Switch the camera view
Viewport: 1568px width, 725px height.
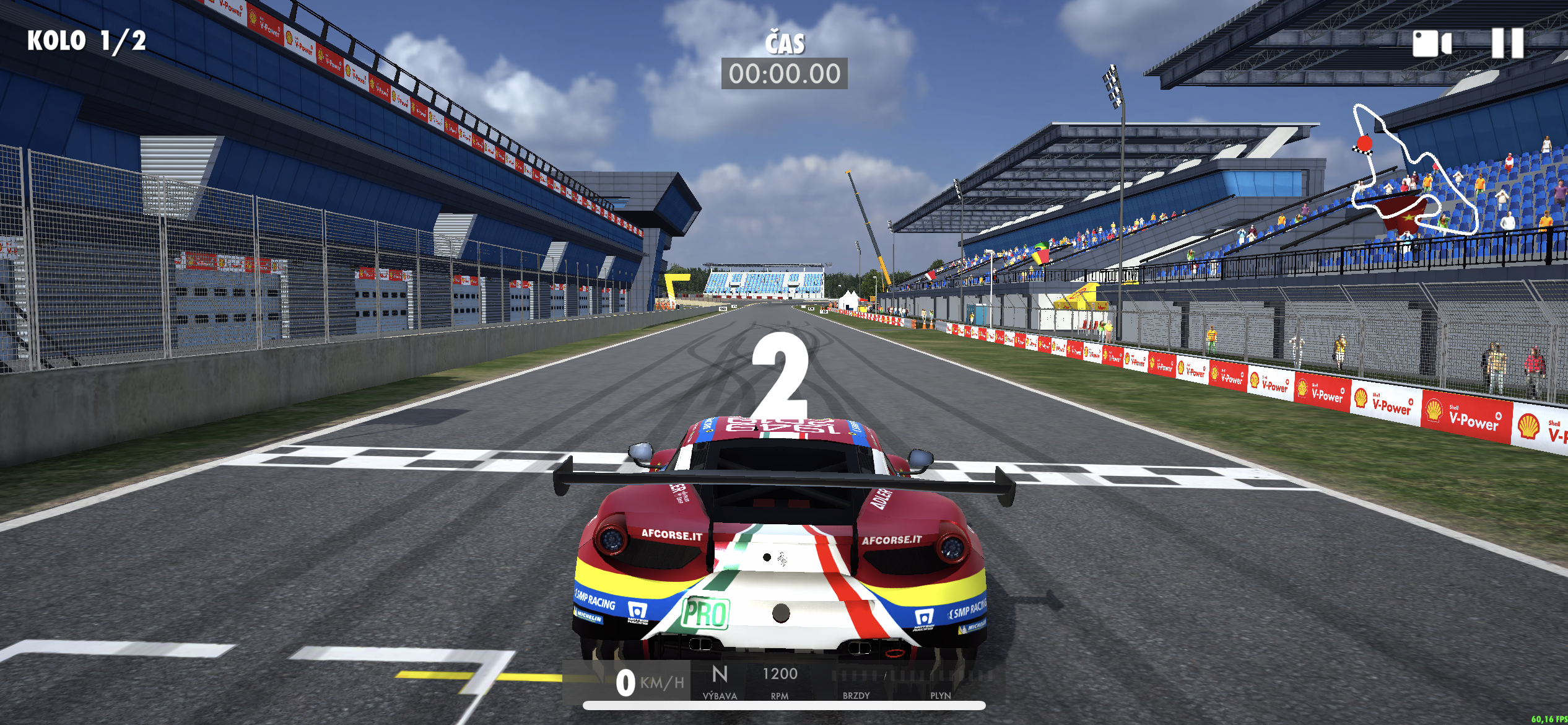tap(1431, 44)
